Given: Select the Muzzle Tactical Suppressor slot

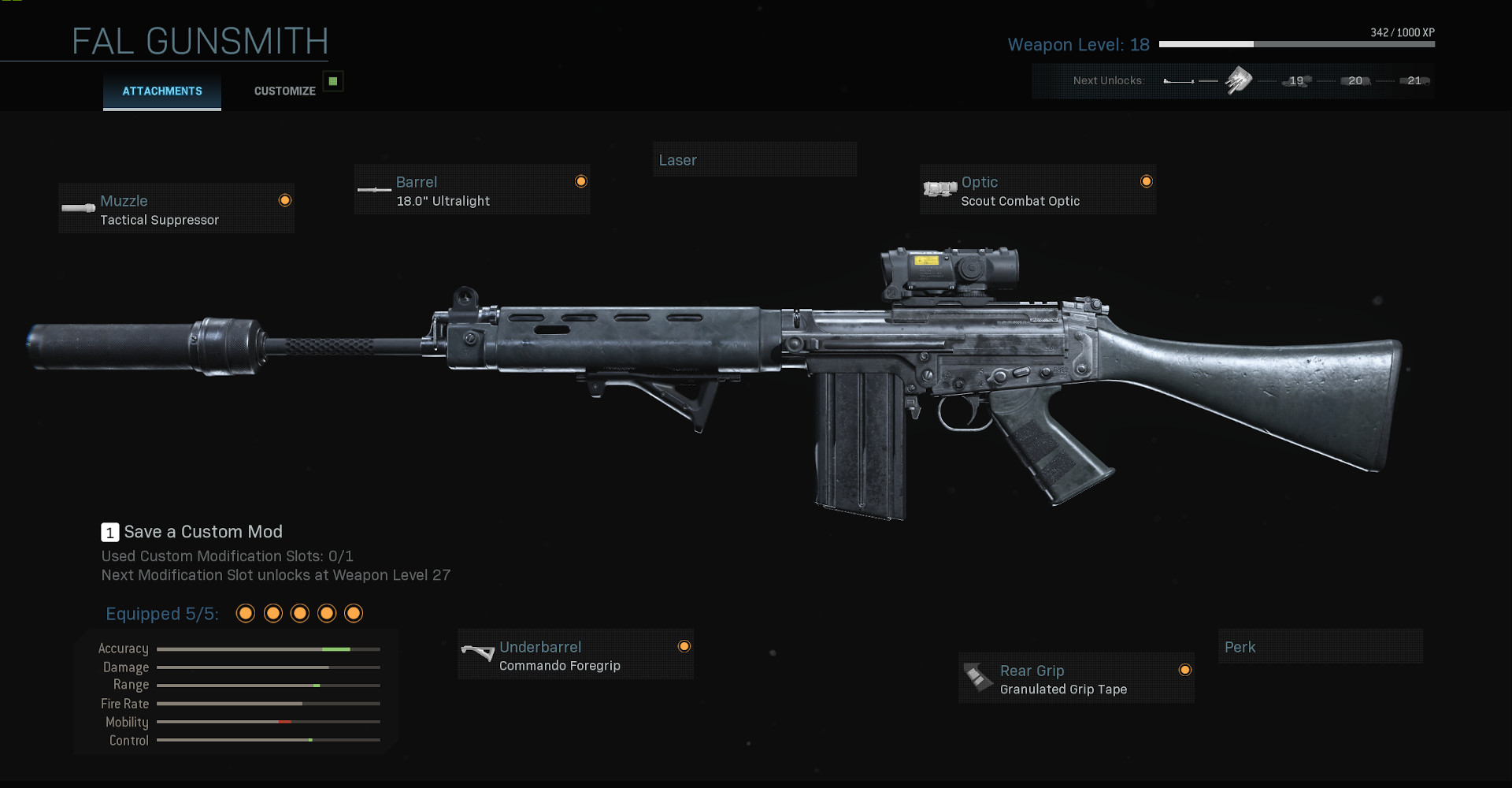Looking at the screenshot, I should pyautogui.click(x=176, y=209).
